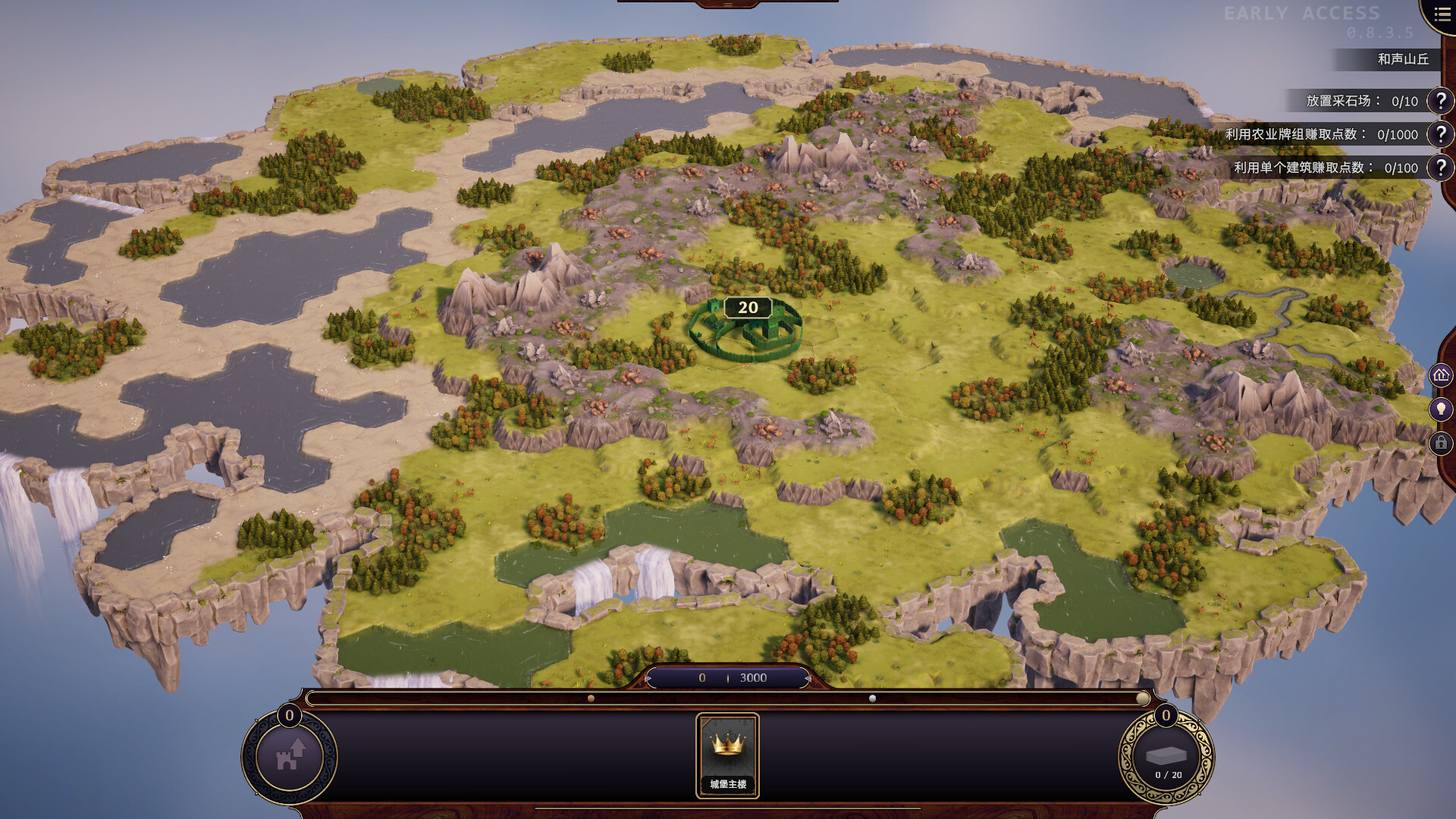Open the castle upgrade button
The image size is (1456, 819).
[x=290, y=756]
